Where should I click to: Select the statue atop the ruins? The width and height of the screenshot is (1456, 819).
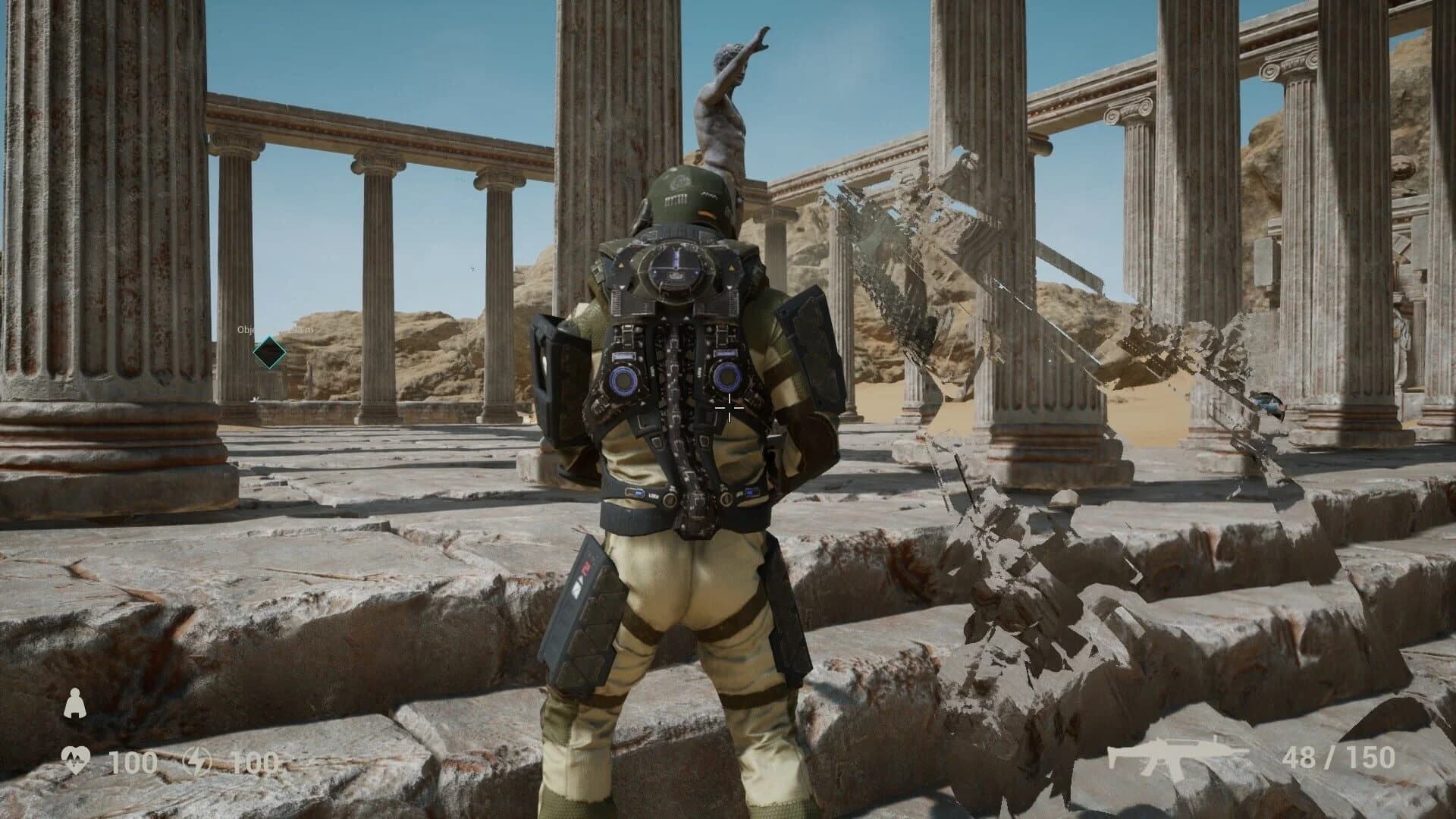click(726, 99)
